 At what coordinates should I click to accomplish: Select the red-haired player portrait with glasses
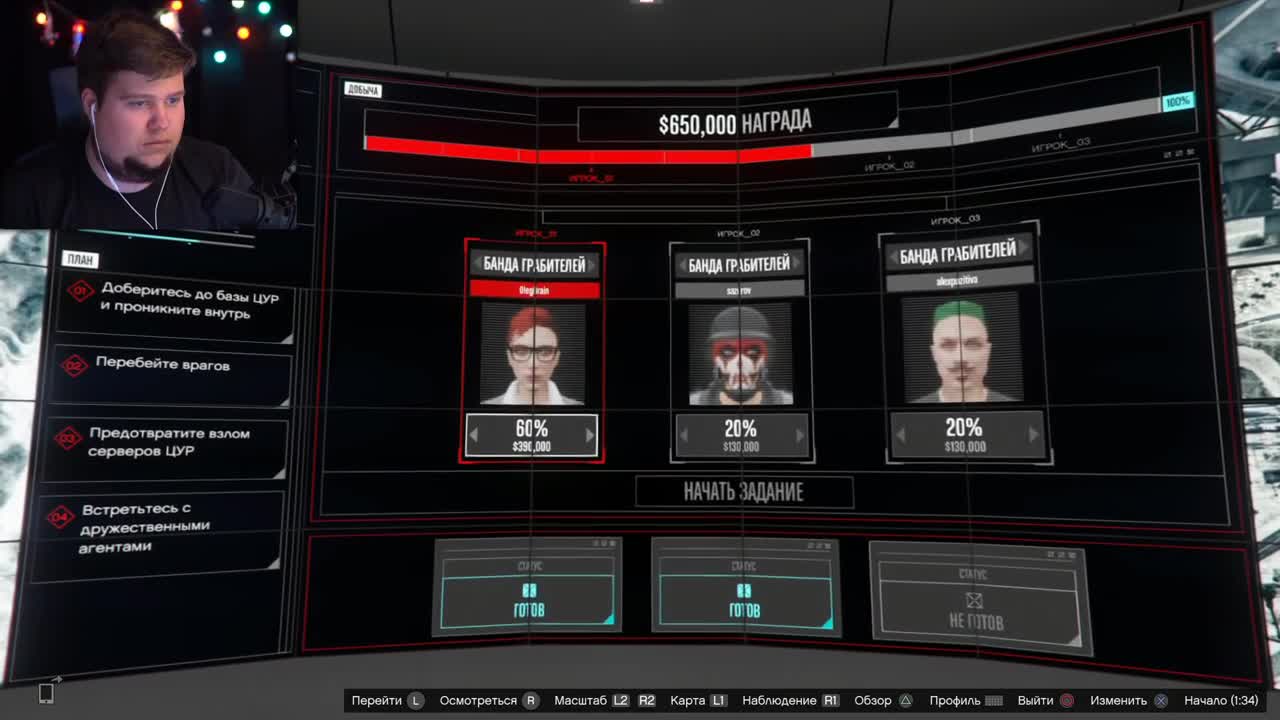[532, 354]
